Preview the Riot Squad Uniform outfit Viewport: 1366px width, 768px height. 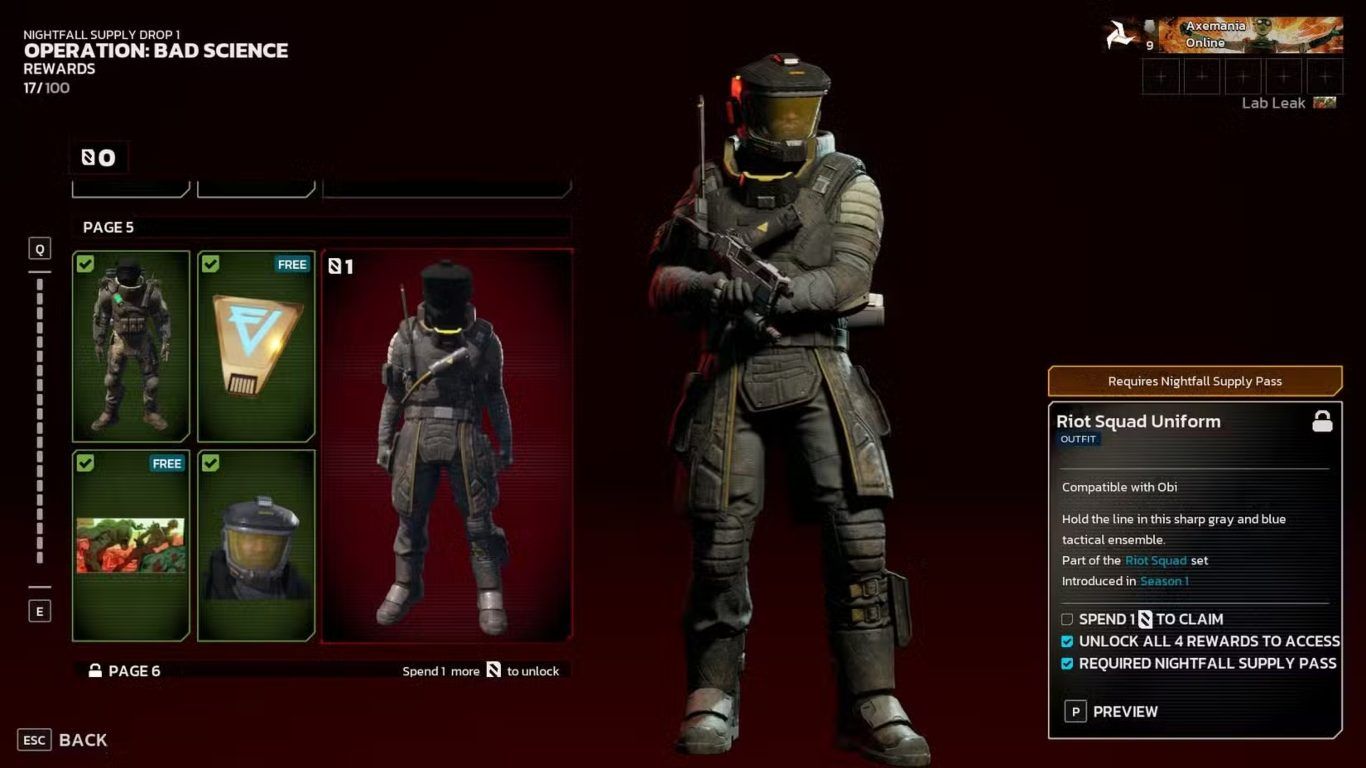click(x=1112, y=712)
